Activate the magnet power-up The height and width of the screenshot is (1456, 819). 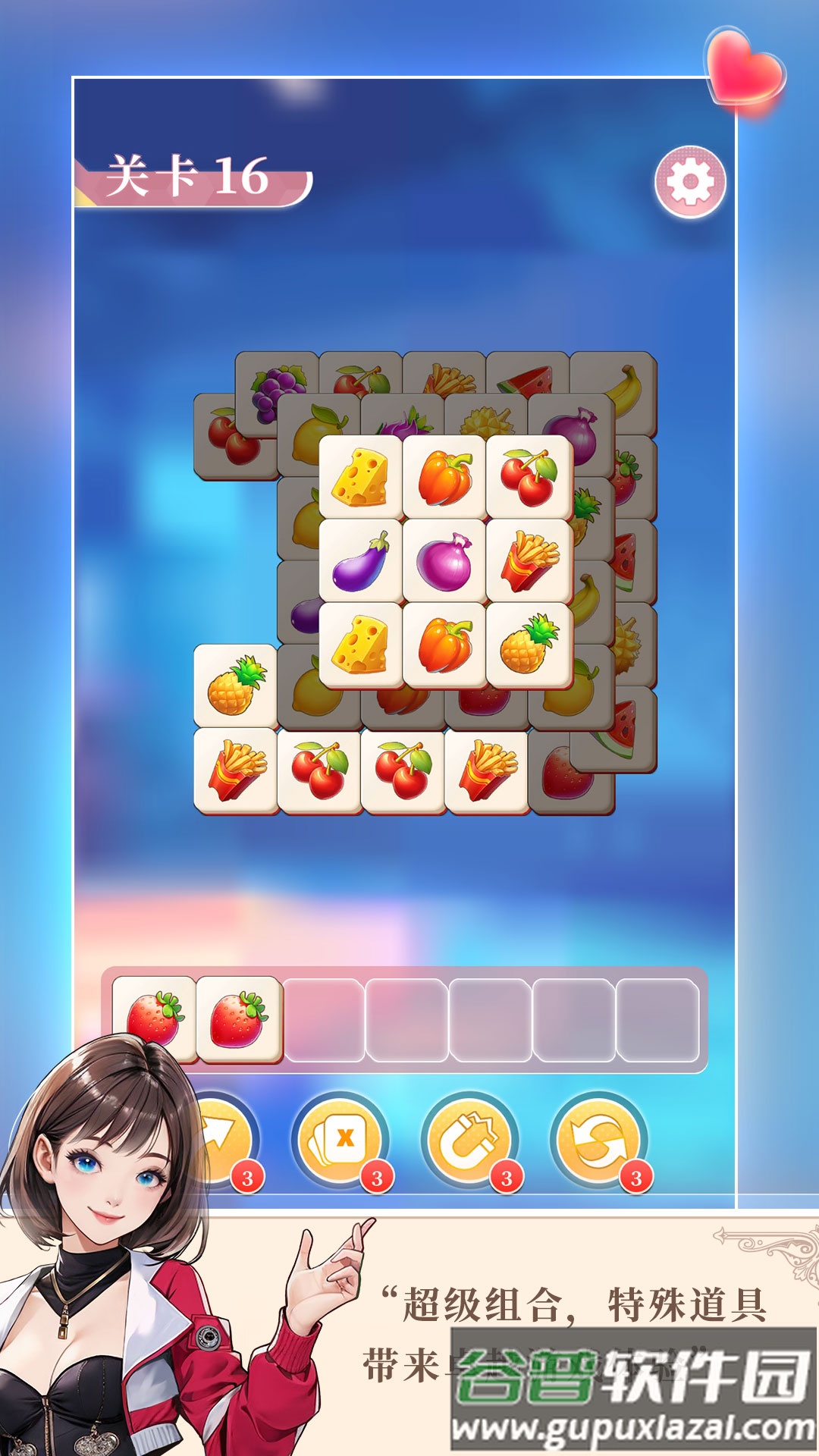click(470, 1139)
